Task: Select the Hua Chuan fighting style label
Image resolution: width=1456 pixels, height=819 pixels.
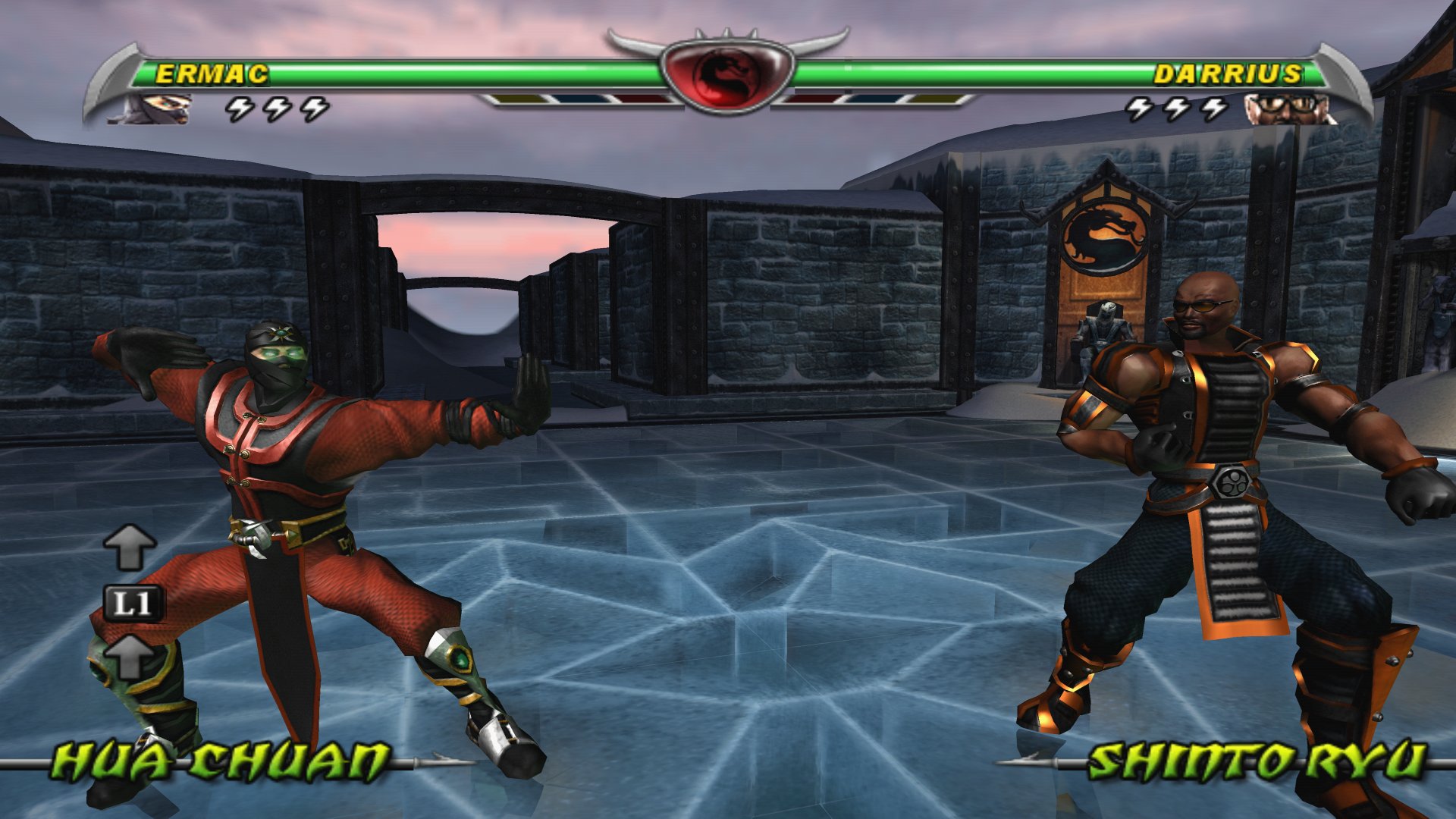Action: pos(221,761)
